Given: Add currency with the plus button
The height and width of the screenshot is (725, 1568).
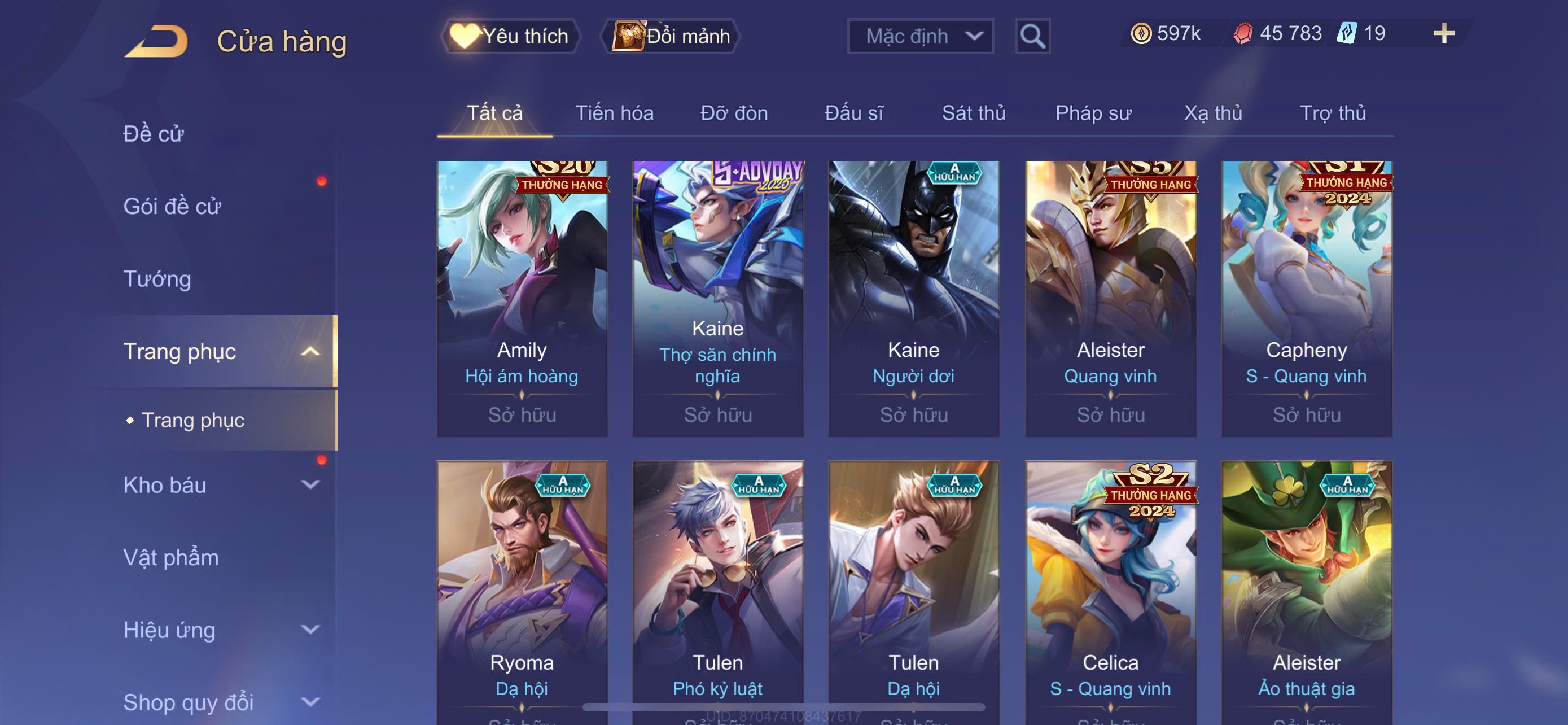Looking at the screenshot, I should (x=1443, y=33).
